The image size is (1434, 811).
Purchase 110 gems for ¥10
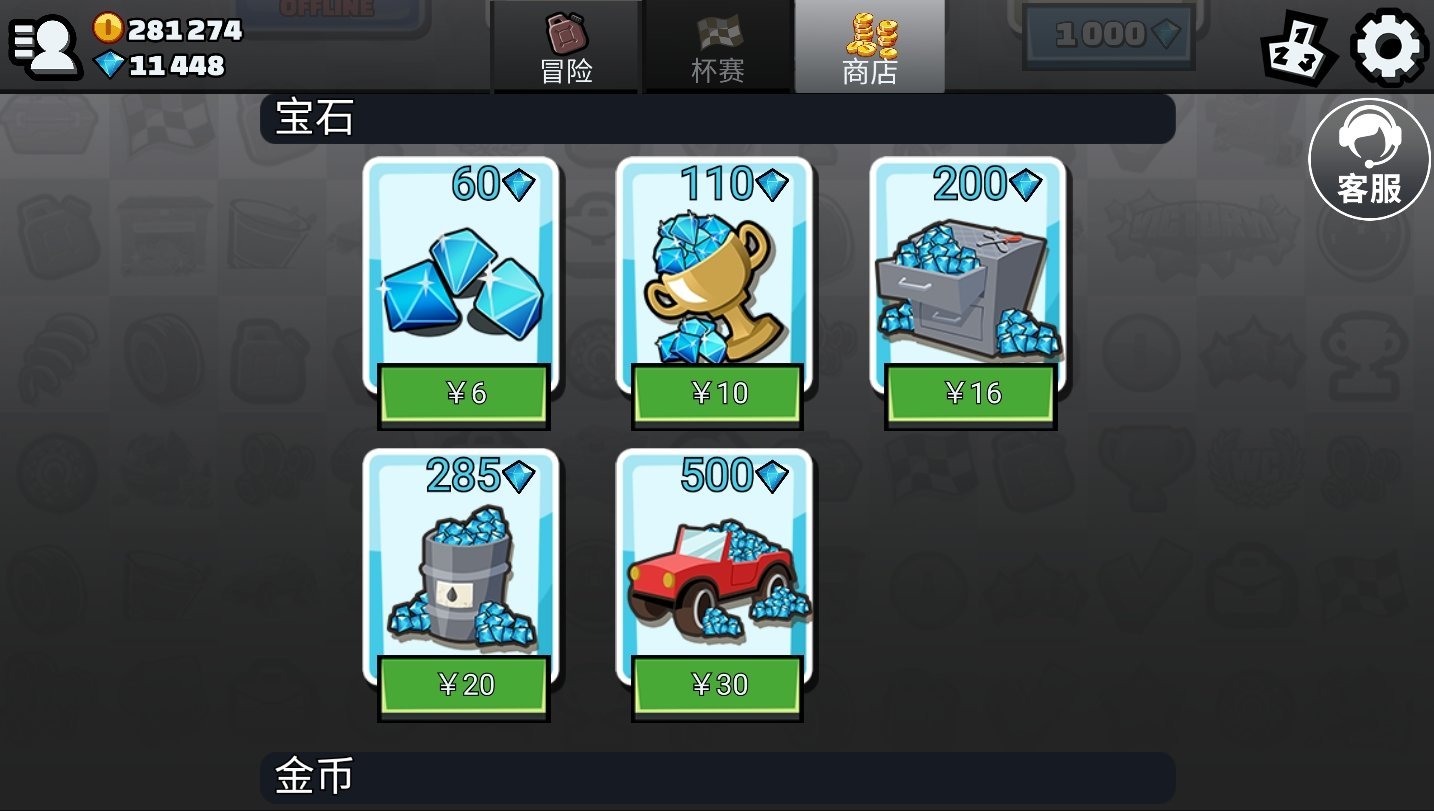coord(717,394)
